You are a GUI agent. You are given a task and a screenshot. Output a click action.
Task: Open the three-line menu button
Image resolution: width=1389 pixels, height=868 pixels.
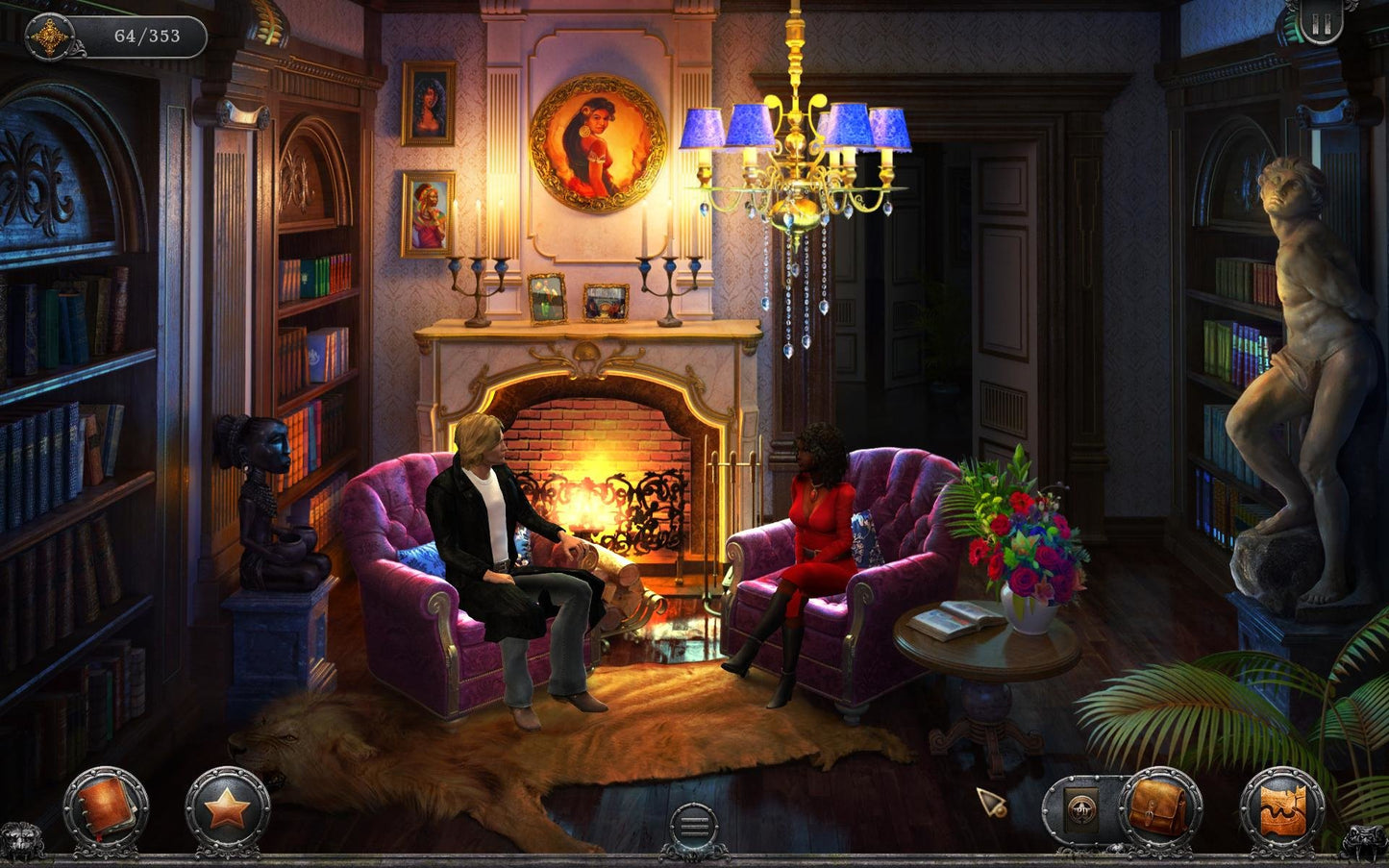[693, 826]
